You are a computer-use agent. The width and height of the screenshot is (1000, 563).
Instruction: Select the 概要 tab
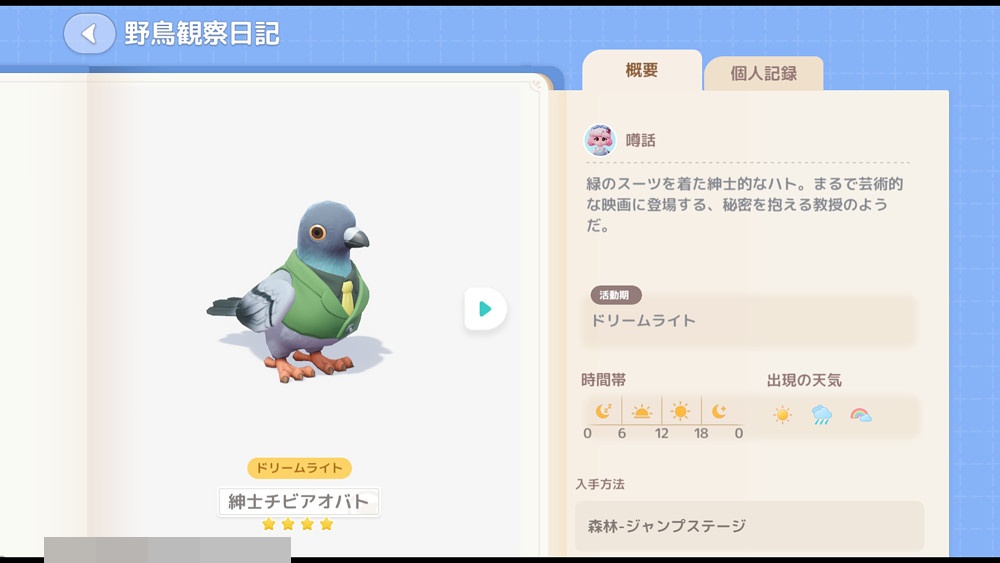pyautogui.click(x=641, y=71)
